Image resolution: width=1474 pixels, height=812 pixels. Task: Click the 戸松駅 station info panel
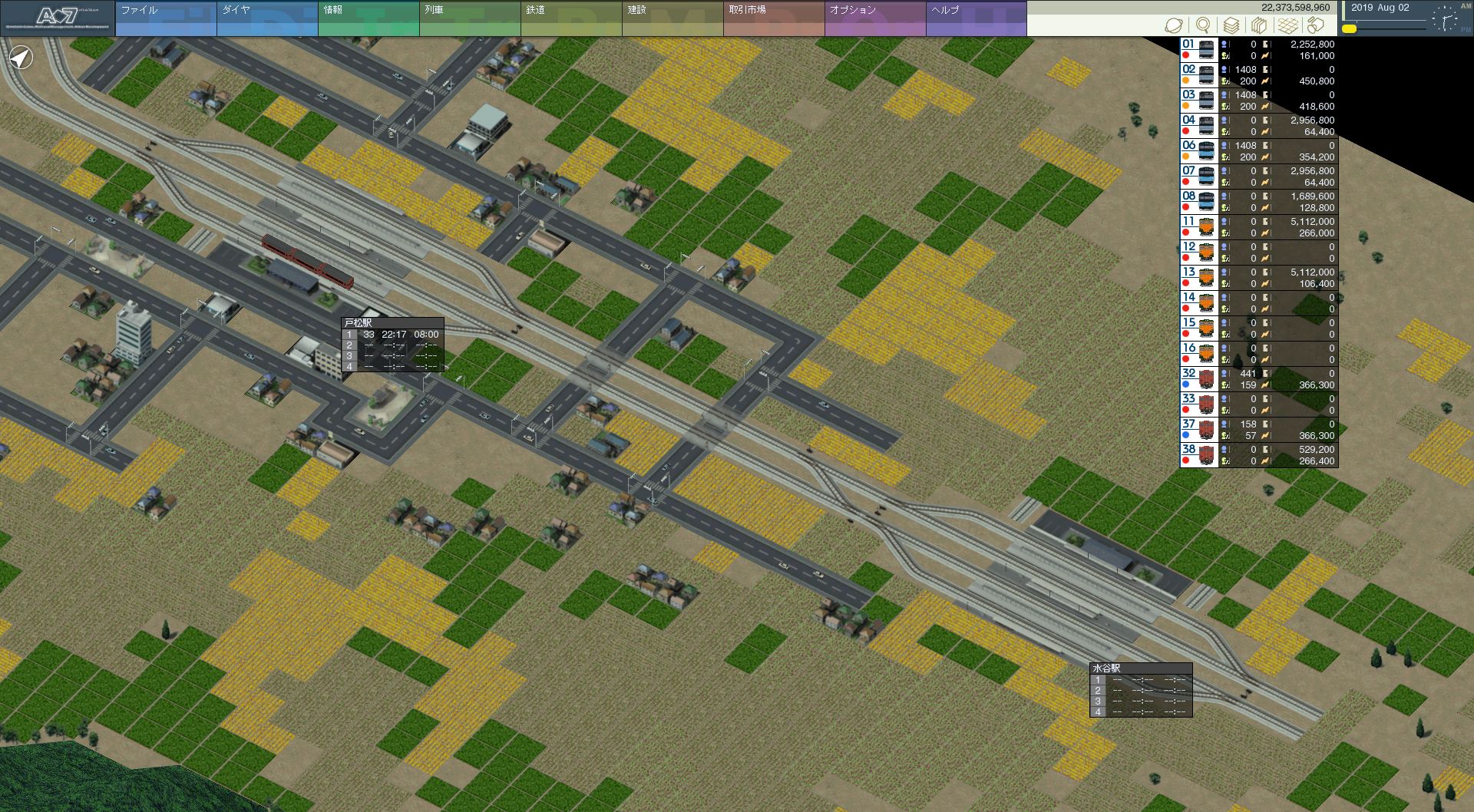(x=392, y=345)
